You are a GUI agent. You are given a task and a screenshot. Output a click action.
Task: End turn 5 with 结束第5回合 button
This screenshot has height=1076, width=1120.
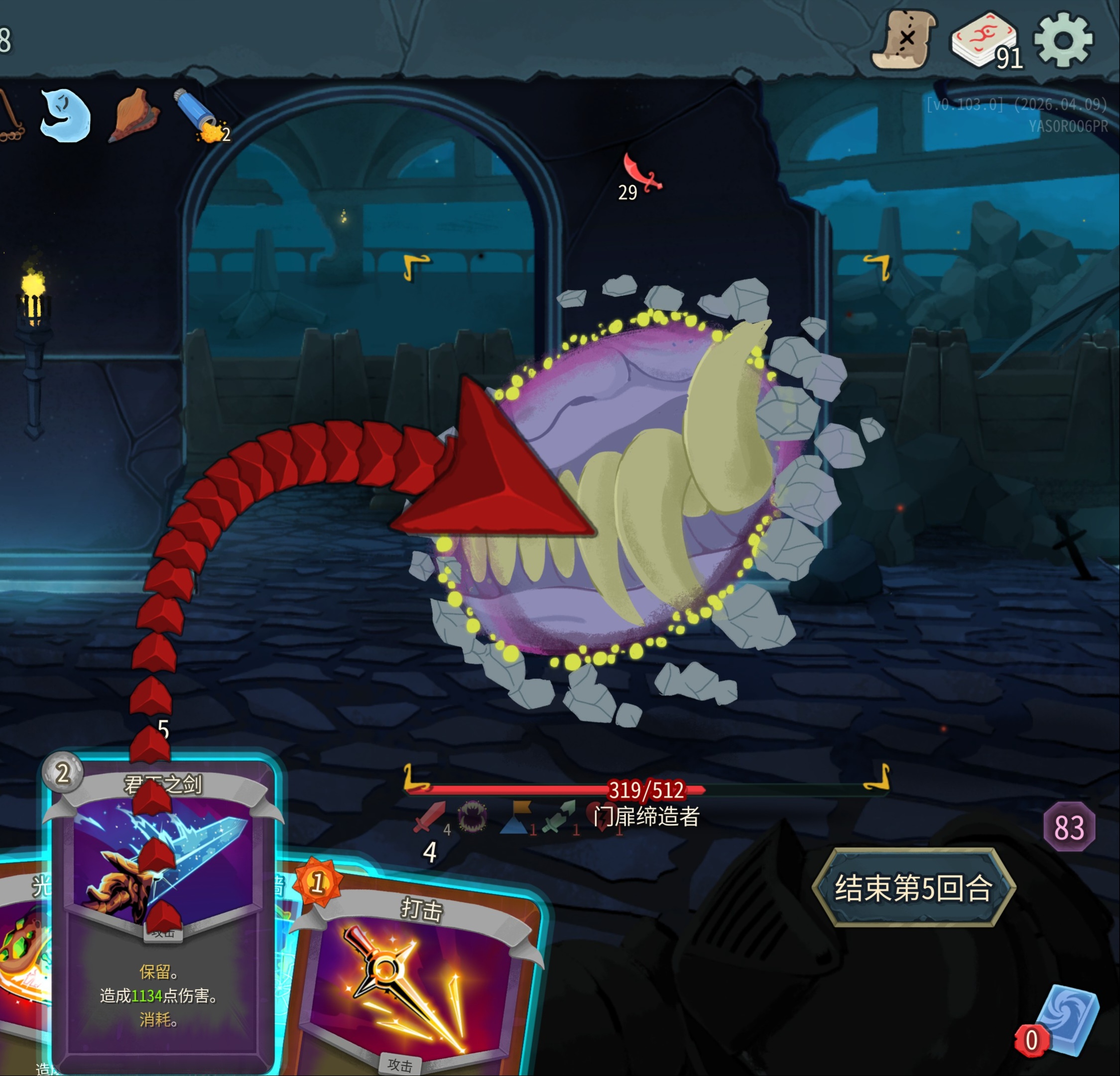pos(913,888)
